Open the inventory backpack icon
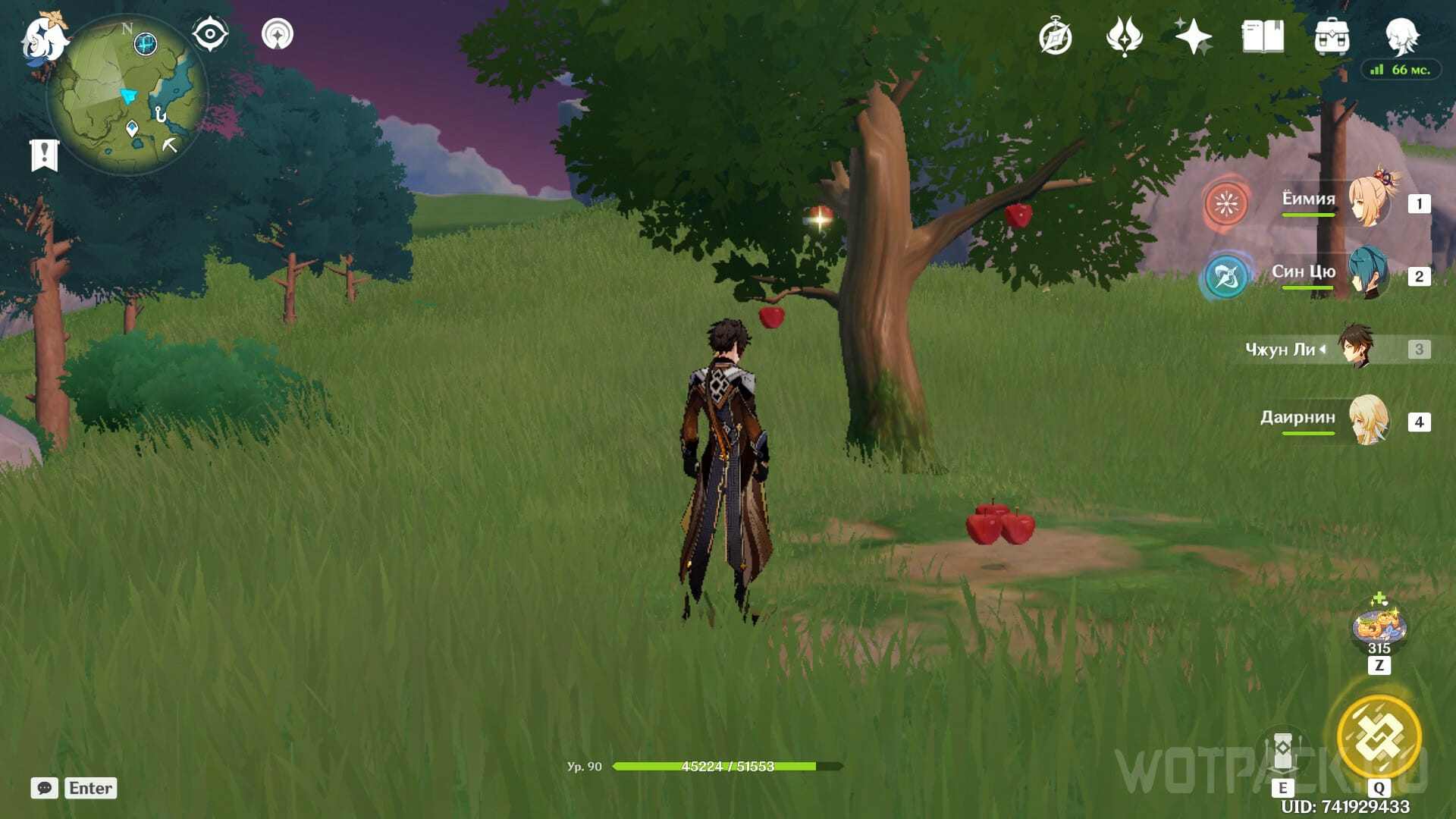The image size is (1456, 819). 1332,36
